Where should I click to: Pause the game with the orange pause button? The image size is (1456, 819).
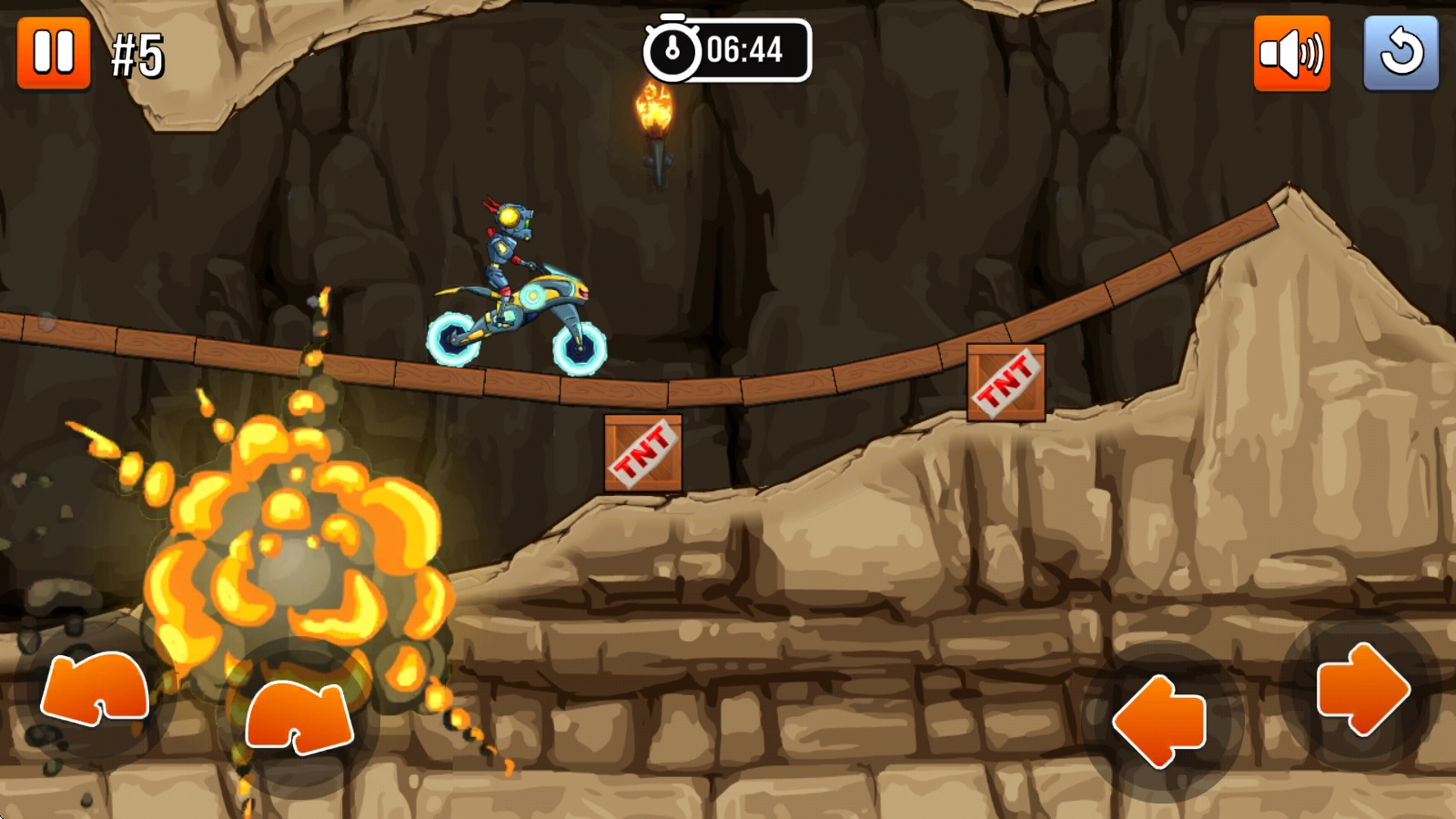(x=54, y=53)
